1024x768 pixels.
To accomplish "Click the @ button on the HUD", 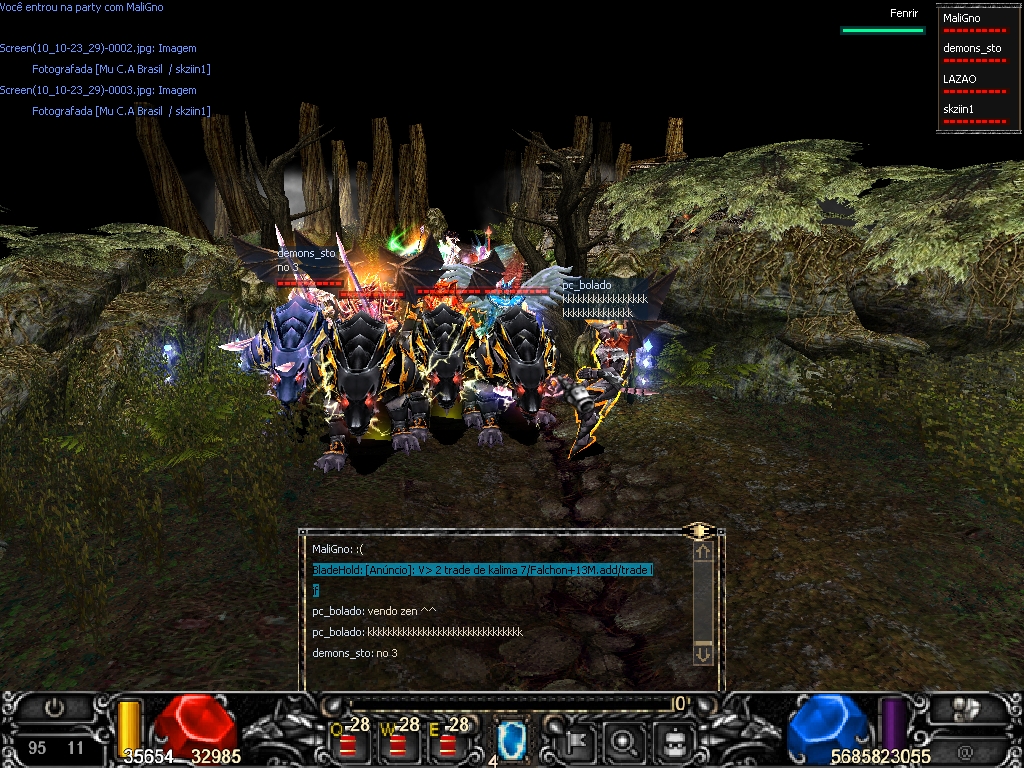I will [x=964, y=751].
